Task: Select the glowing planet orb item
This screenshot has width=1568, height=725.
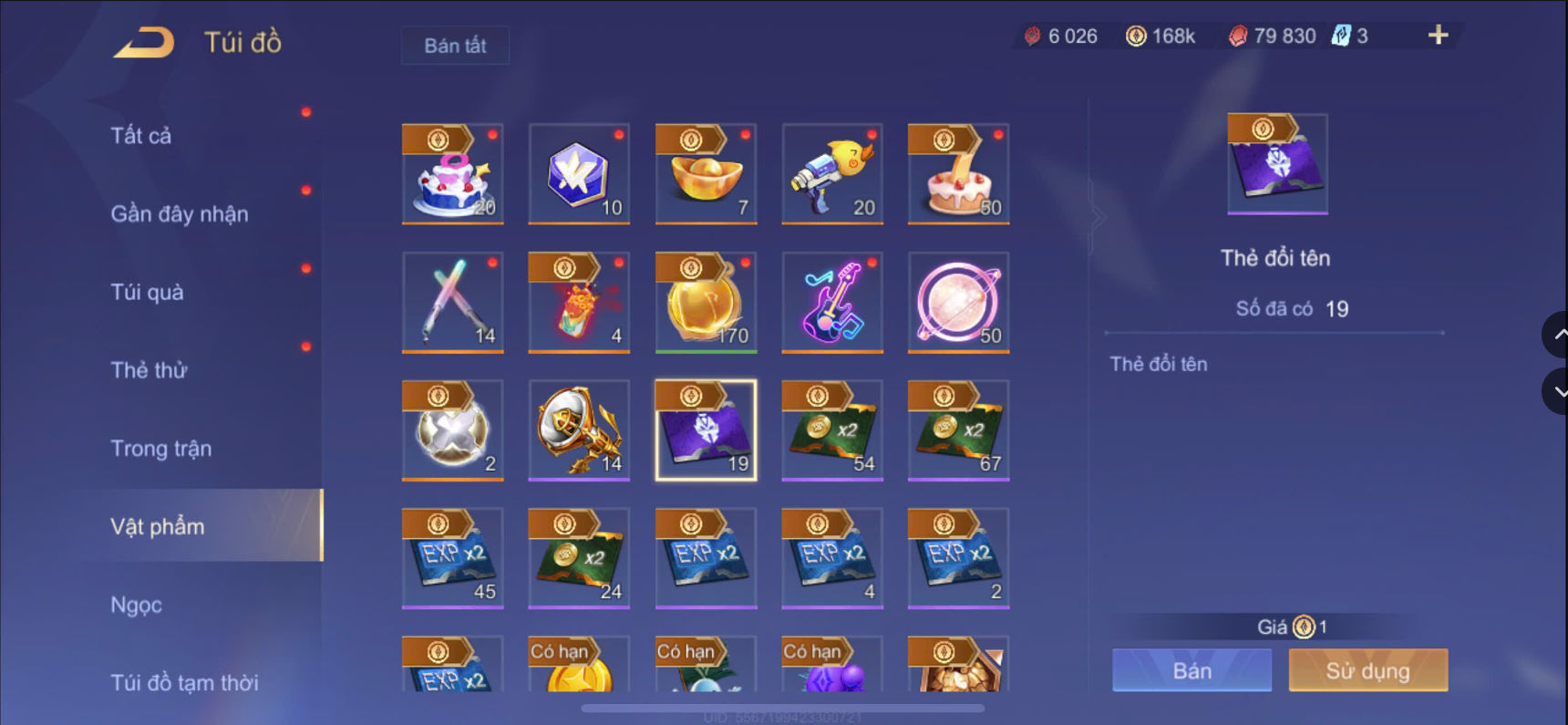Action: tap(958, 303)
